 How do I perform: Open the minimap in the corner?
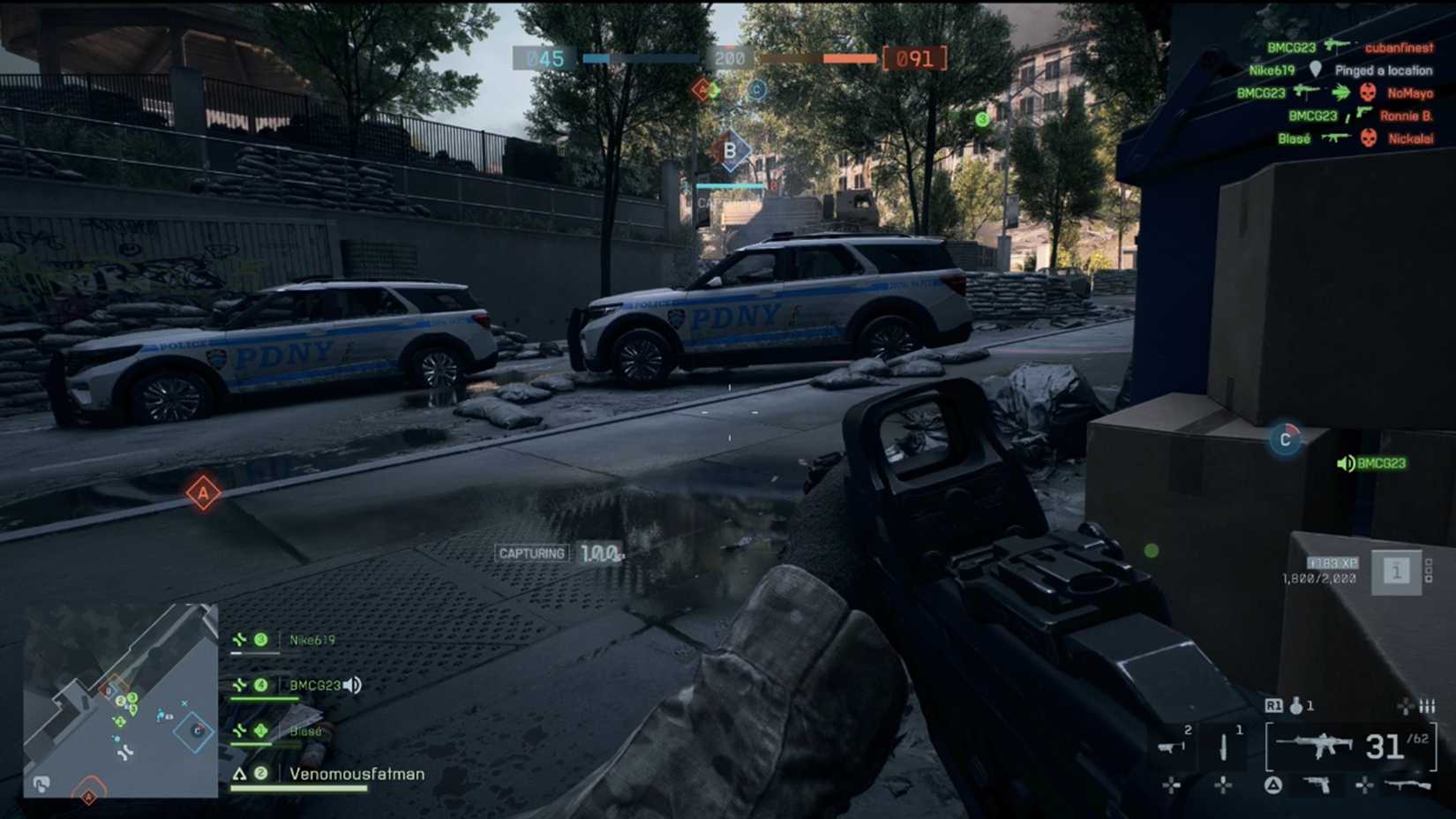coord(120,700)
